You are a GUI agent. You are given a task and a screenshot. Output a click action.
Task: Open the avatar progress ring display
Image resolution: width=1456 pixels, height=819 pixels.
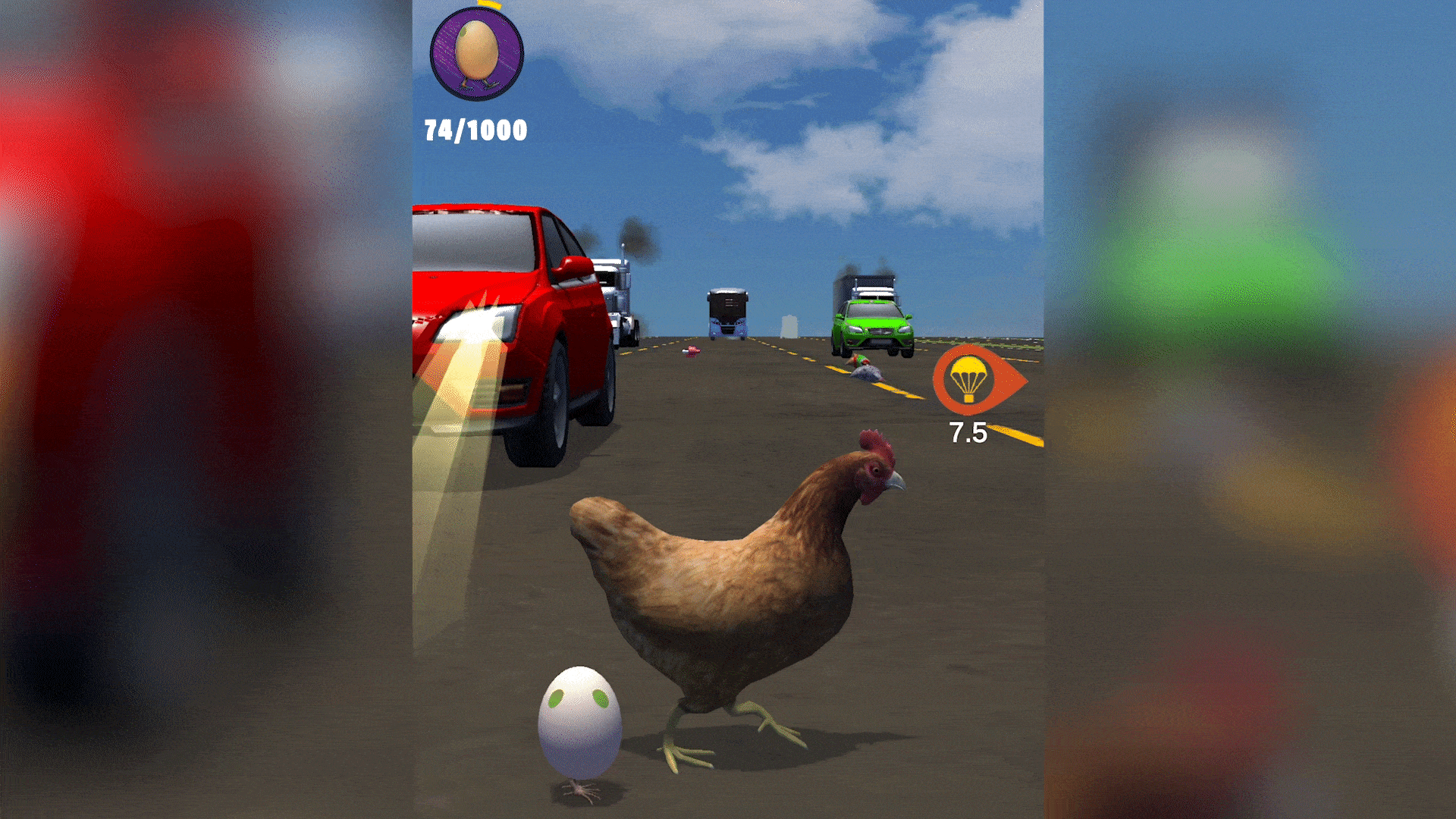(x=476, y=53)
